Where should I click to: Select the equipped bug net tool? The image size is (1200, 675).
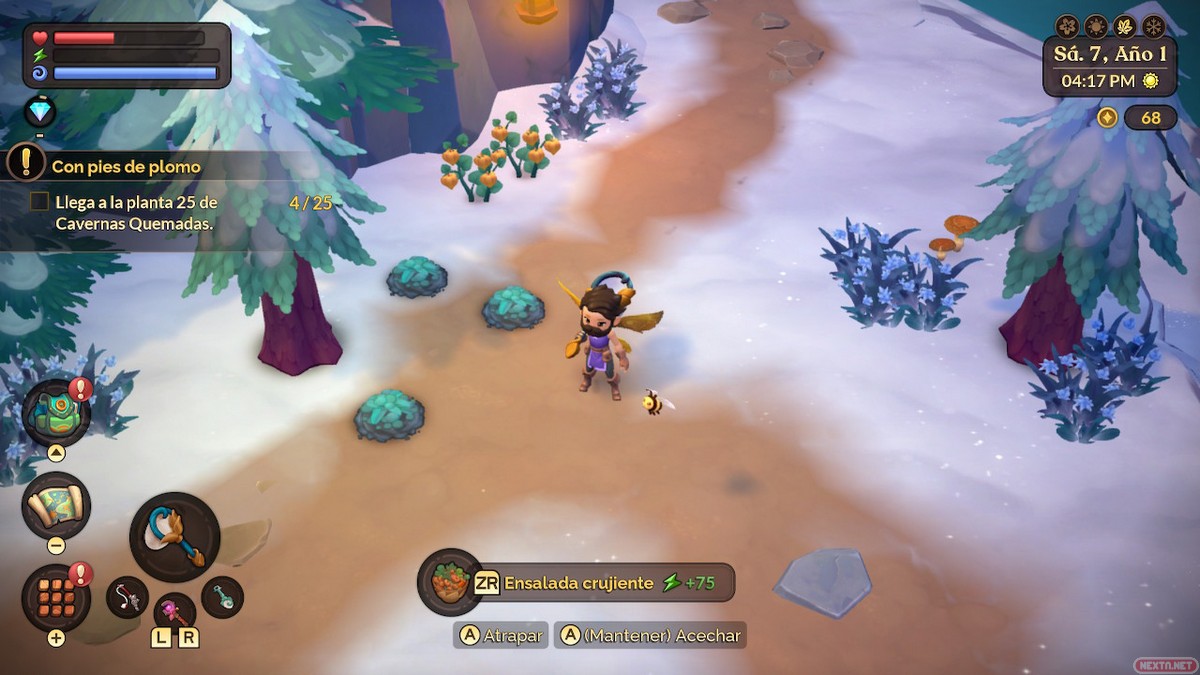(175, 537)
